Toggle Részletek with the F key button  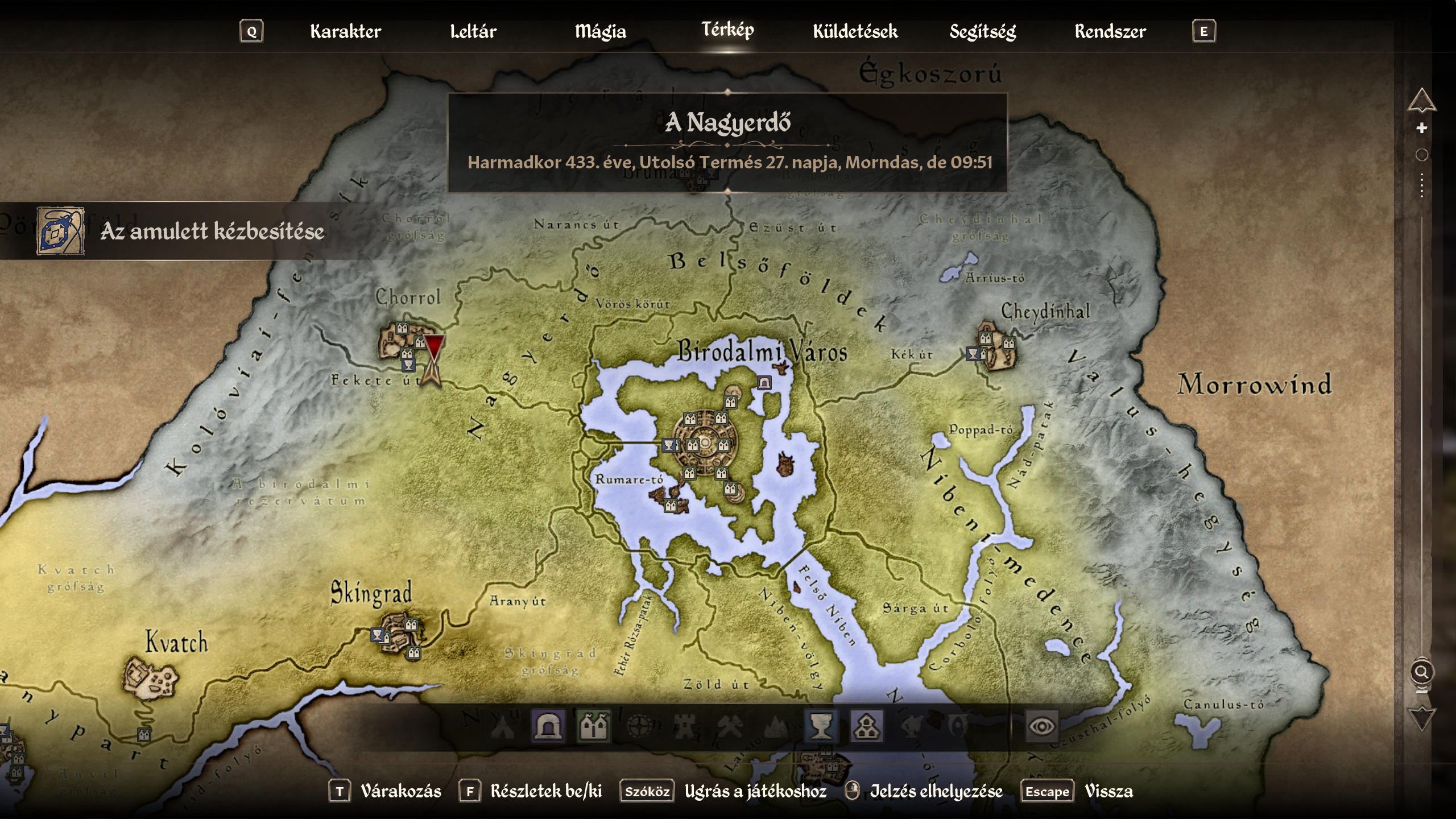click(470, 791)
